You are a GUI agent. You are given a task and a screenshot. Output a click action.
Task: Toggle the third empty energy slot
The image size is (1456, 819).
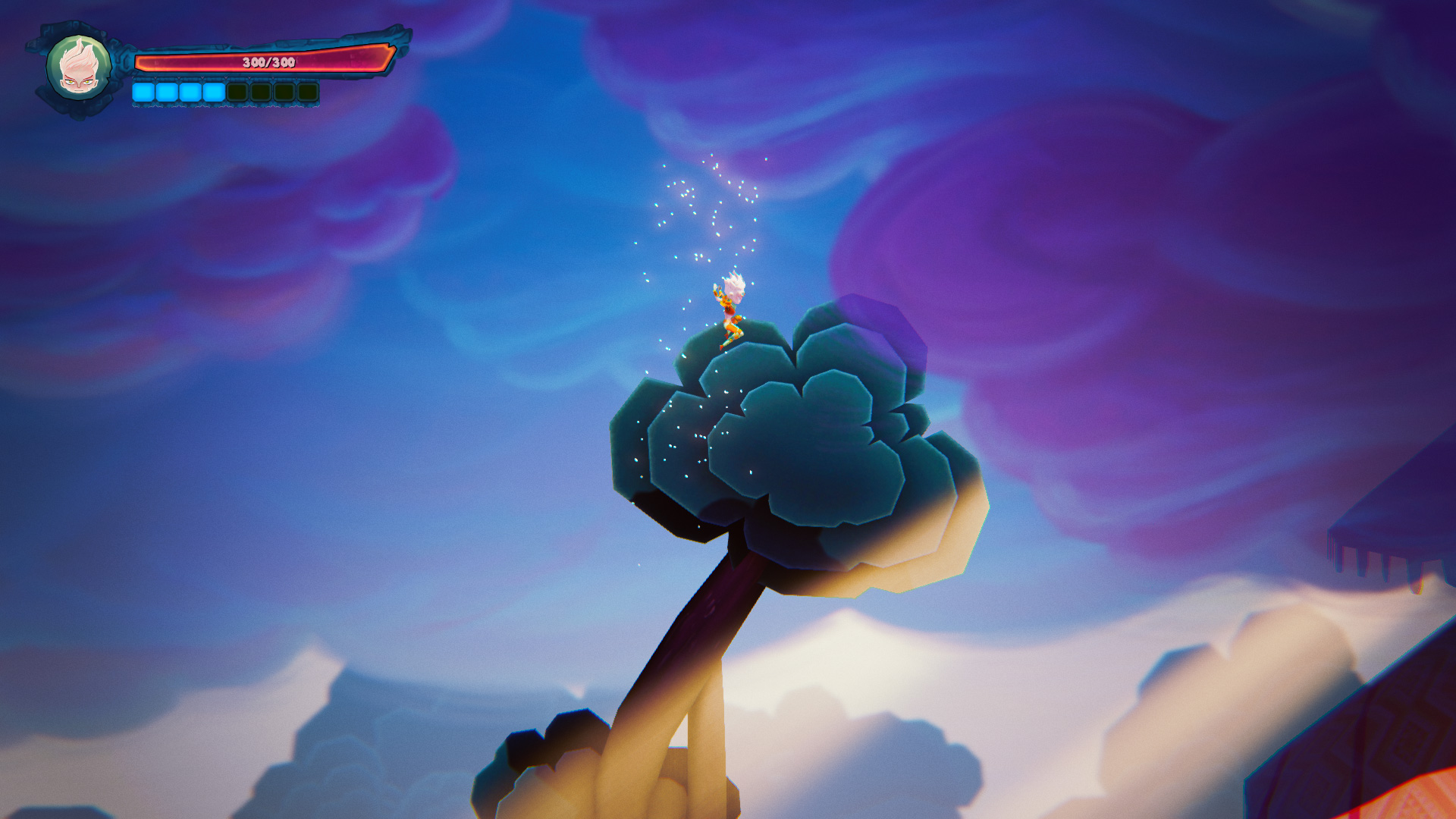[x=284, y=92]
